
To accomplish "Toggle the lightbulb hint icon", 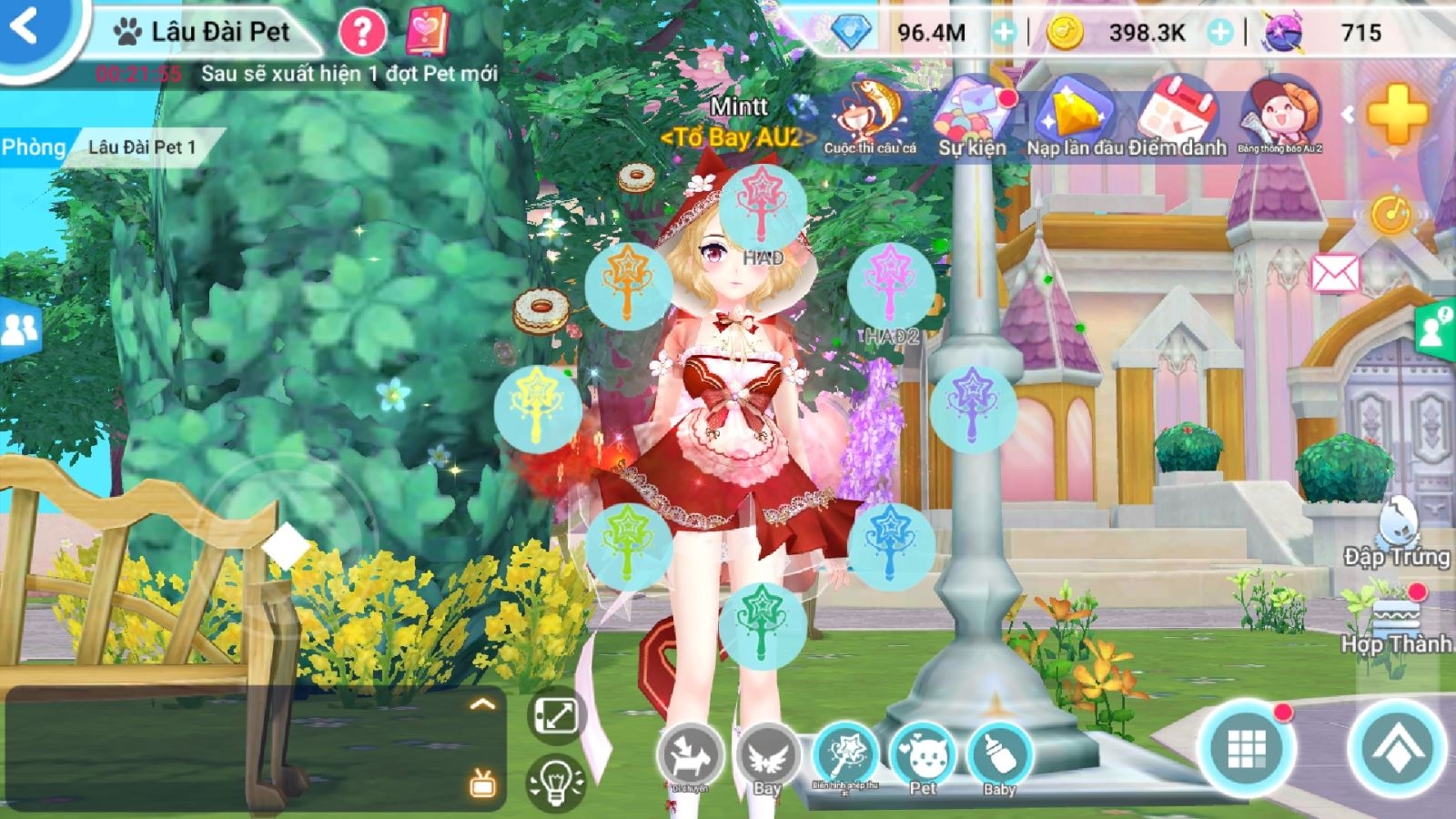I will pyautogui.click(x=557, y=781).
